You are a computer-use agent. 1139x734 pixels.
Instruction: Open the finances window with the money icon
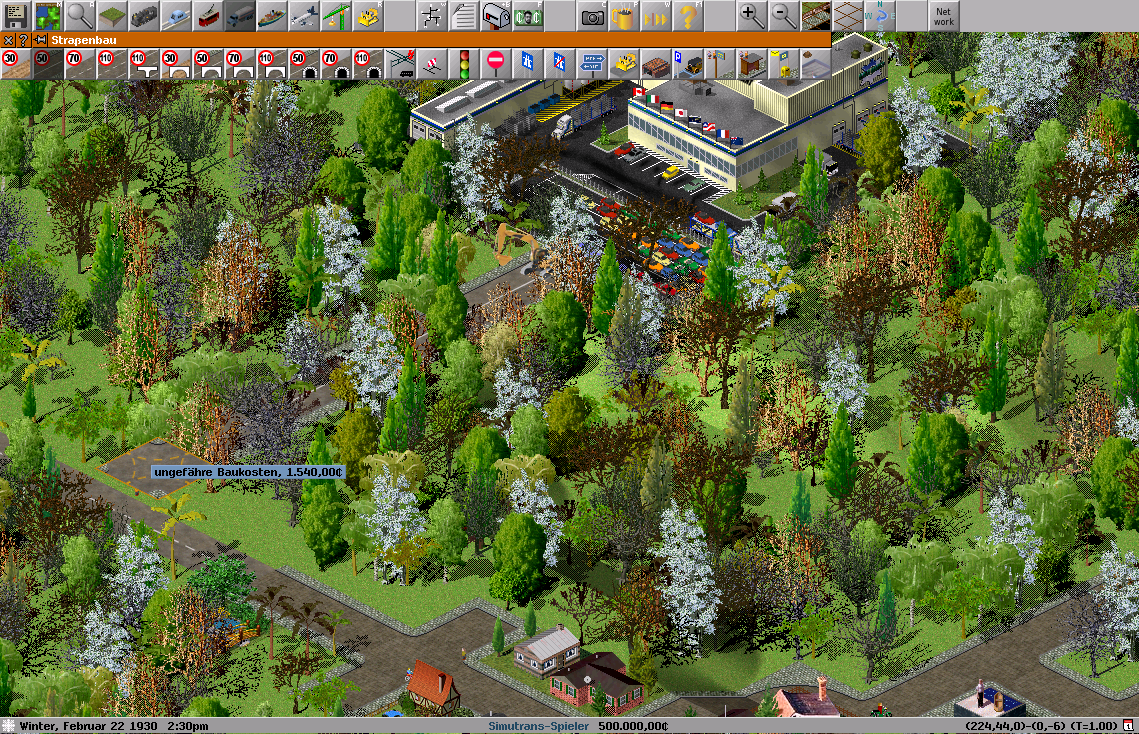coord(528,16)
